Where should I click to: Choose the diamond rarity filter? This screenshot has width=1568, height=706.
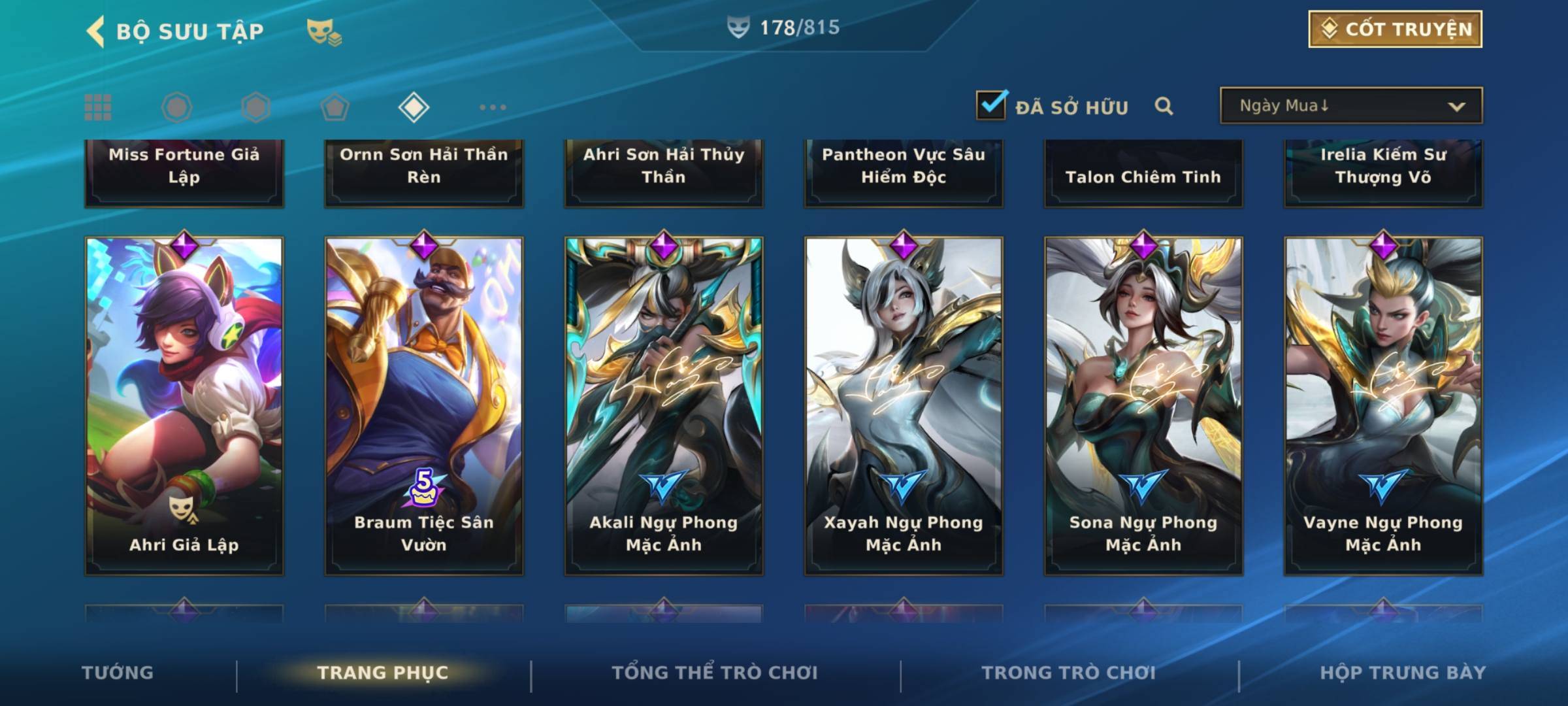414,107
